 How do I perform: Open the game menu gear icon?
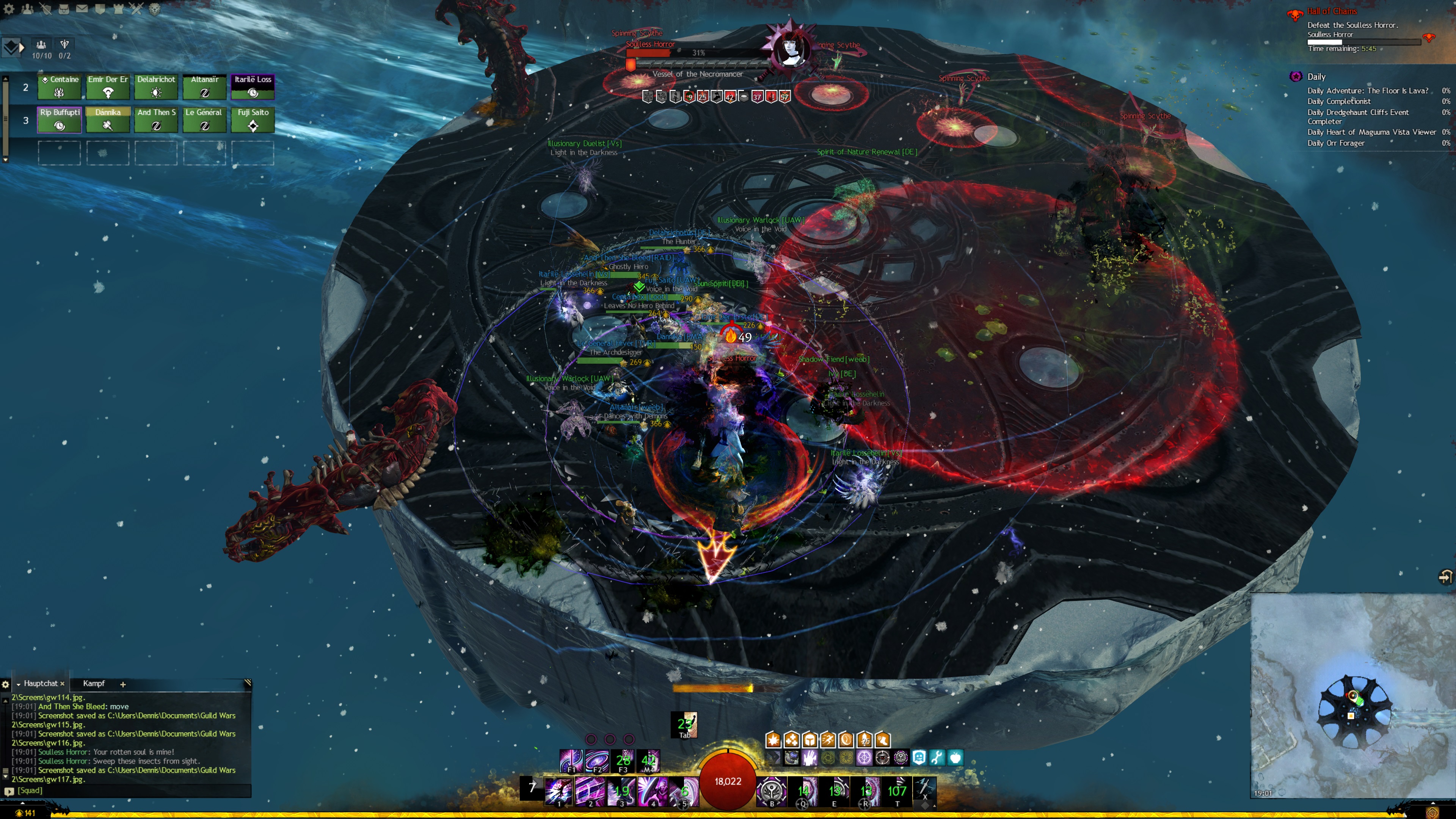(8, 8)
